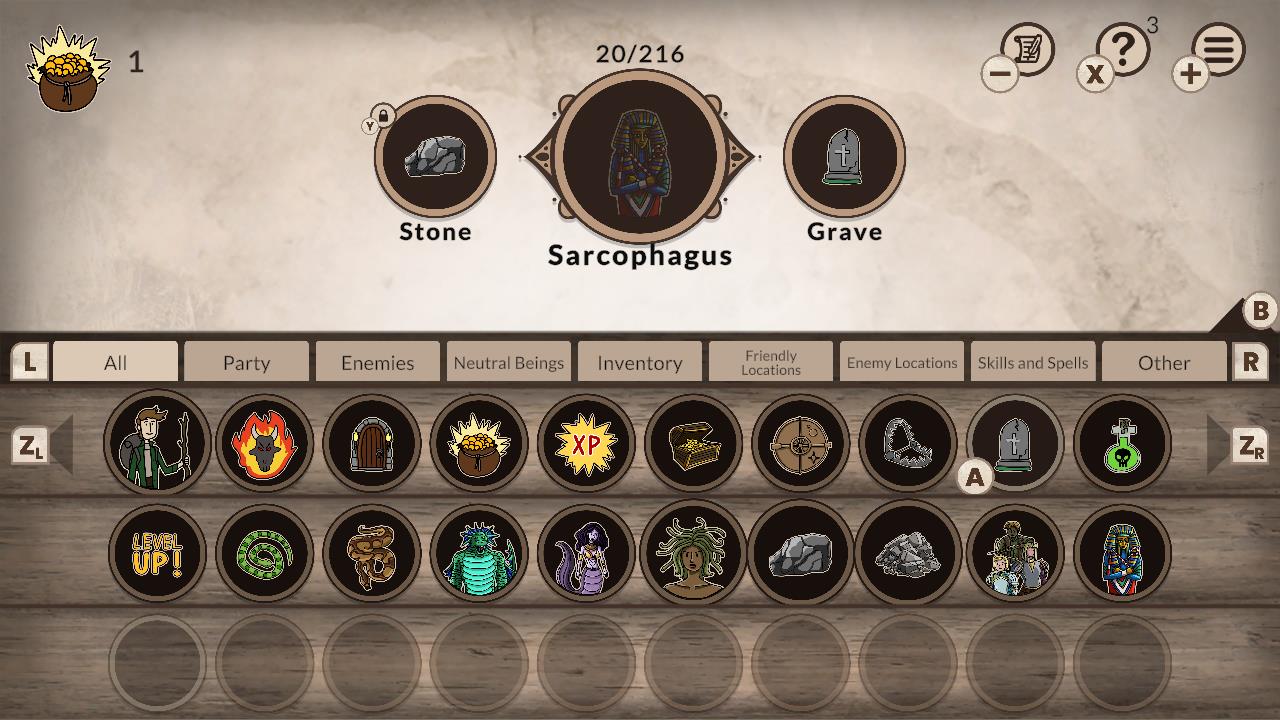Select the lizardman creature icon
Viewport: 1280px width, 720px height.
tap(479, 553)
